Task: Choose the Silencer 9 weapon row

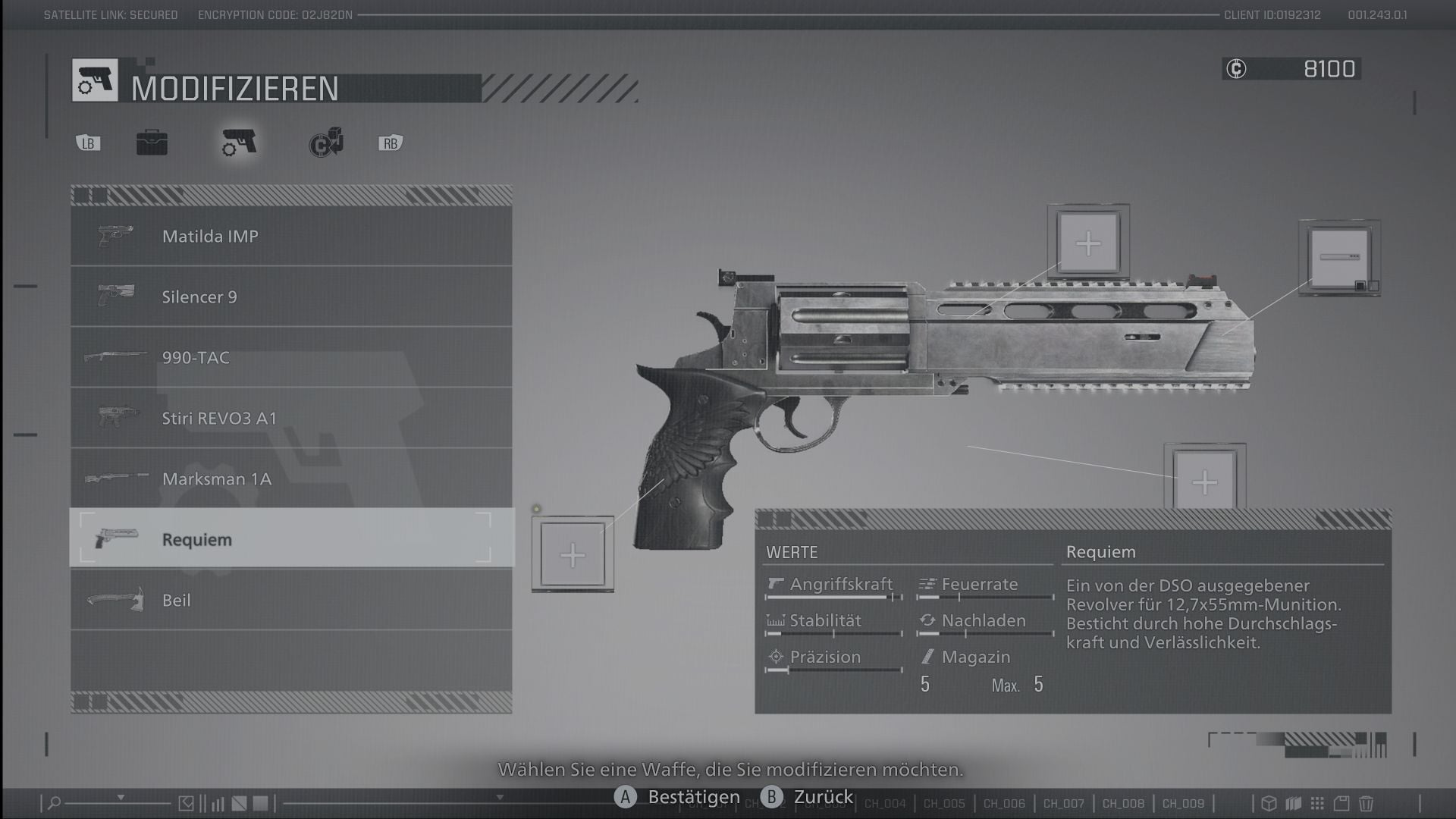Action: tap(291, 297)
